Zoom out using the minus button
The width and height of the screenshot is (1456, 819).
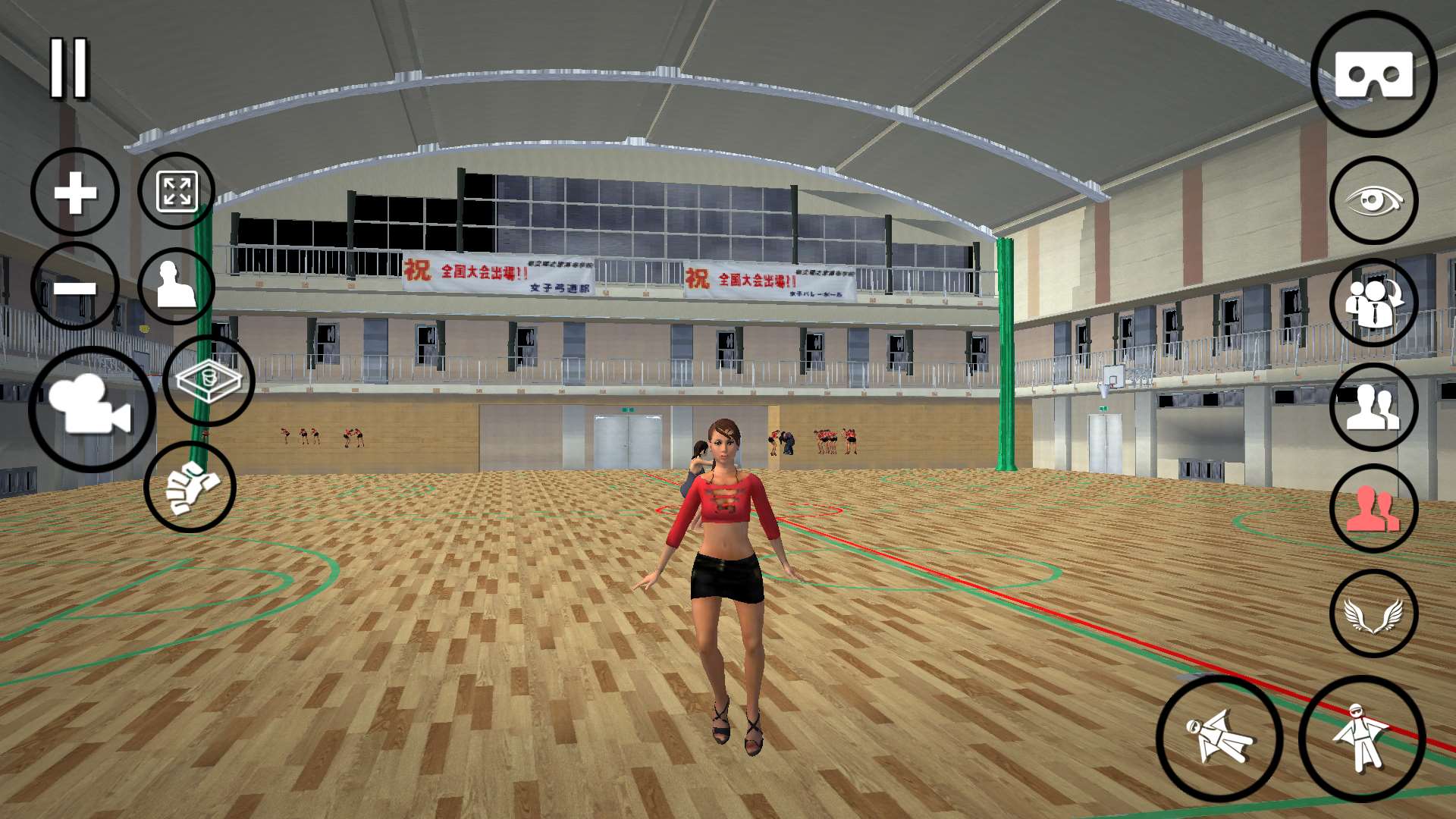pos(74,287)
